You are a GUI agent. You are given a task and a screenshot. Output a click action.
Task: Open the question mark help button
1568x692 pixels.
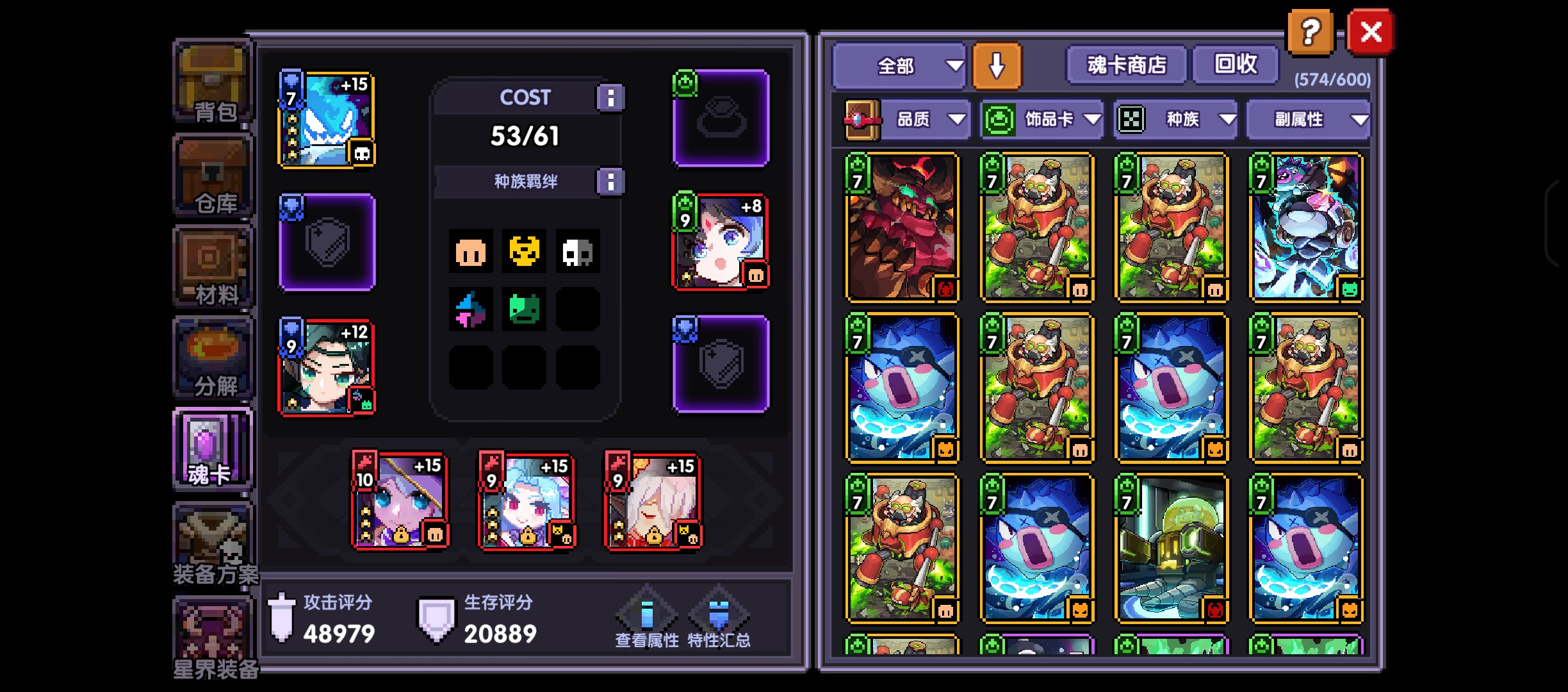click(1311, 32)
